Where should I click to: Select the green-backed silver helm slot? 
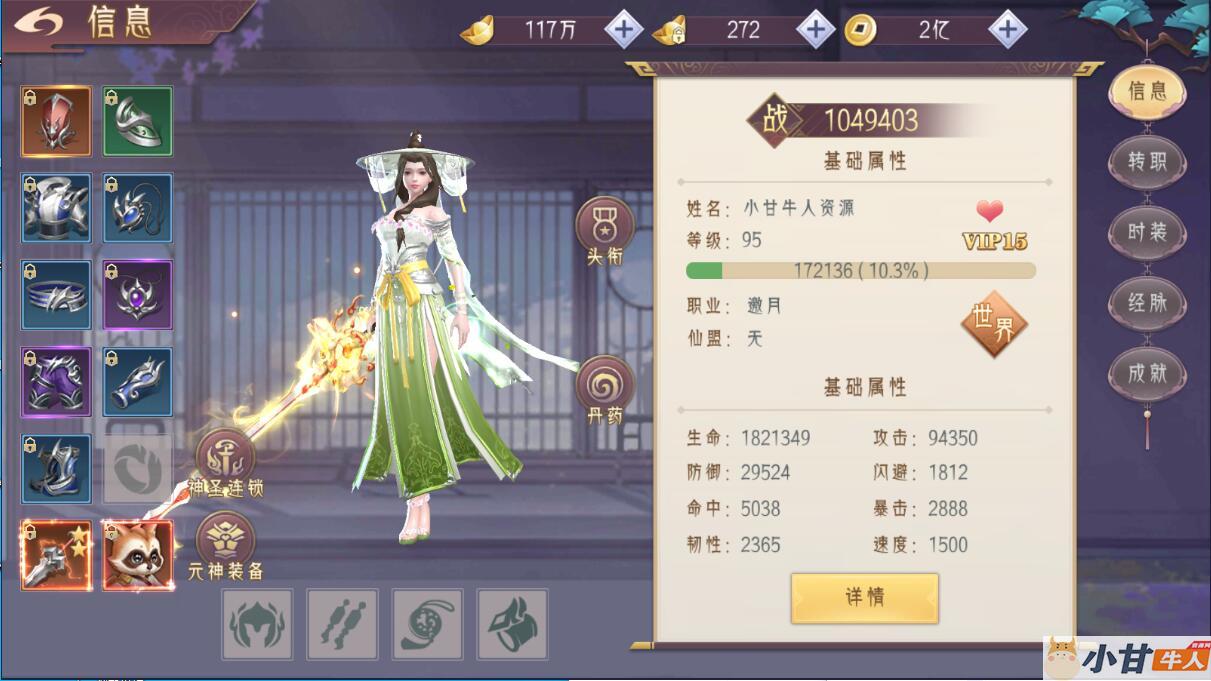(138, 121)
